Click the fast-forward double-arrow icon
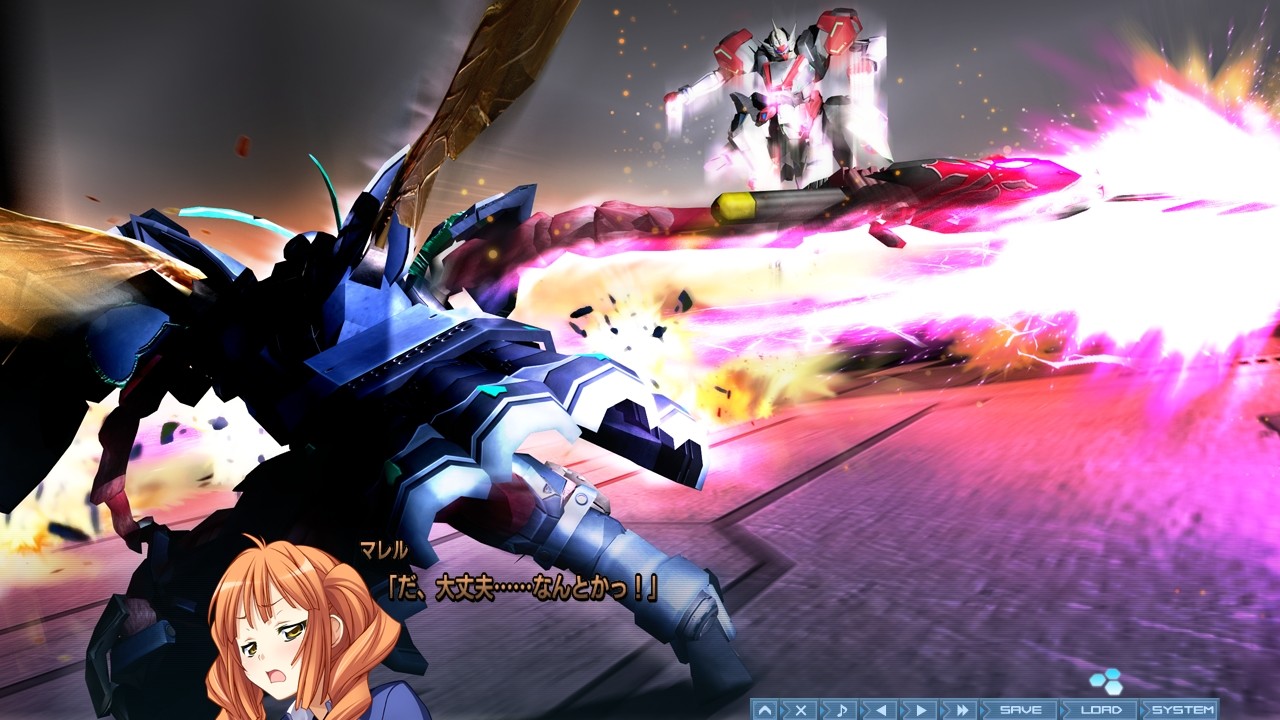The width and height of the screenshot is (1280, 720). [x=961, y=710]
